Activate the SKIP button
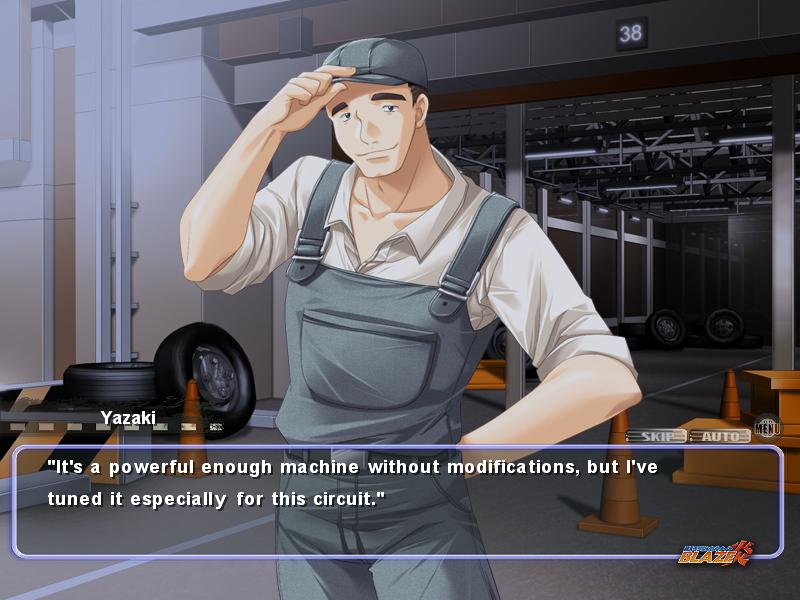This screenshot has height=600, width=800. [x=656, y=436]
